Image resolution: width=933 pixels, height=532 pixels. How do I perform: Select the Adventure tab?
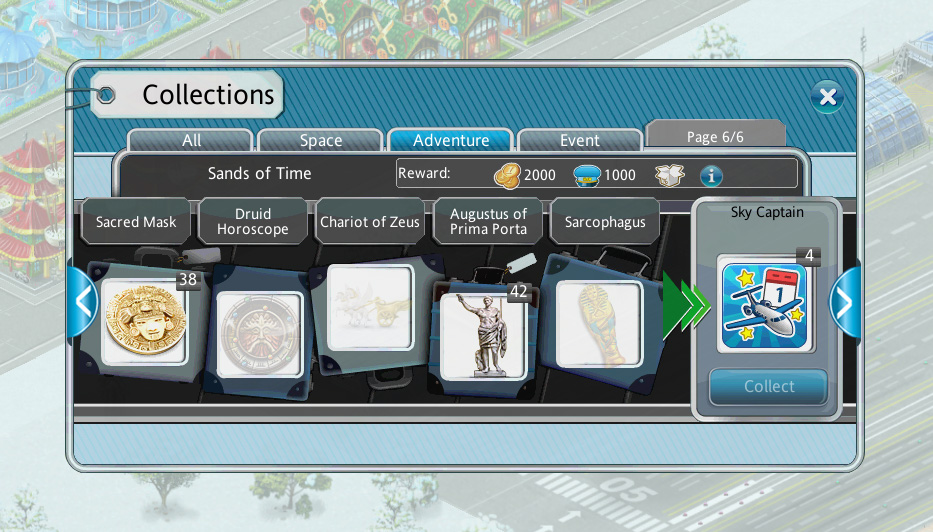coord(451,141)
